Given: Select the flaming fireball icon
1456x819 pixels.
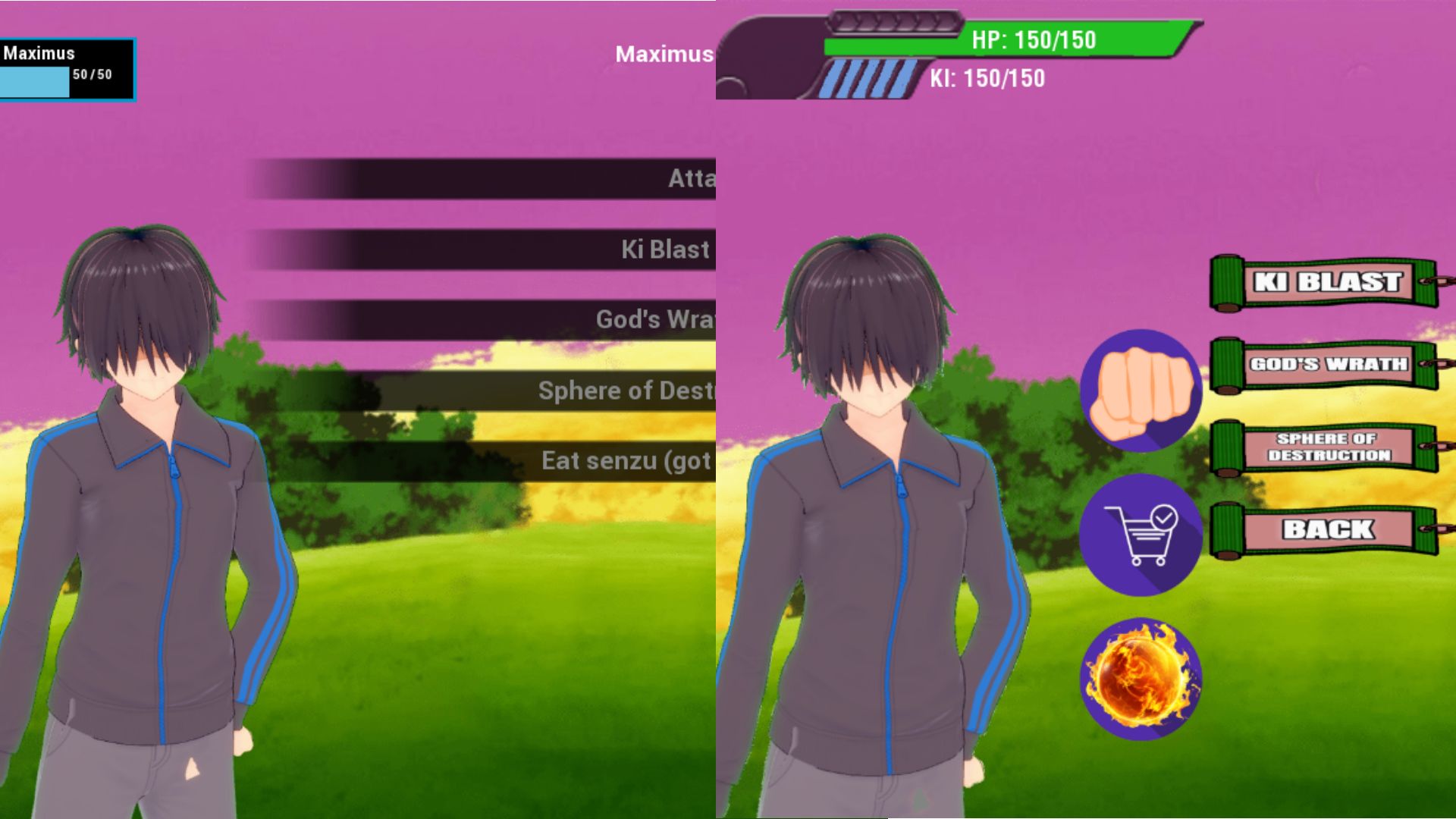Looking at the screenshot, I should coord(1141,679).
